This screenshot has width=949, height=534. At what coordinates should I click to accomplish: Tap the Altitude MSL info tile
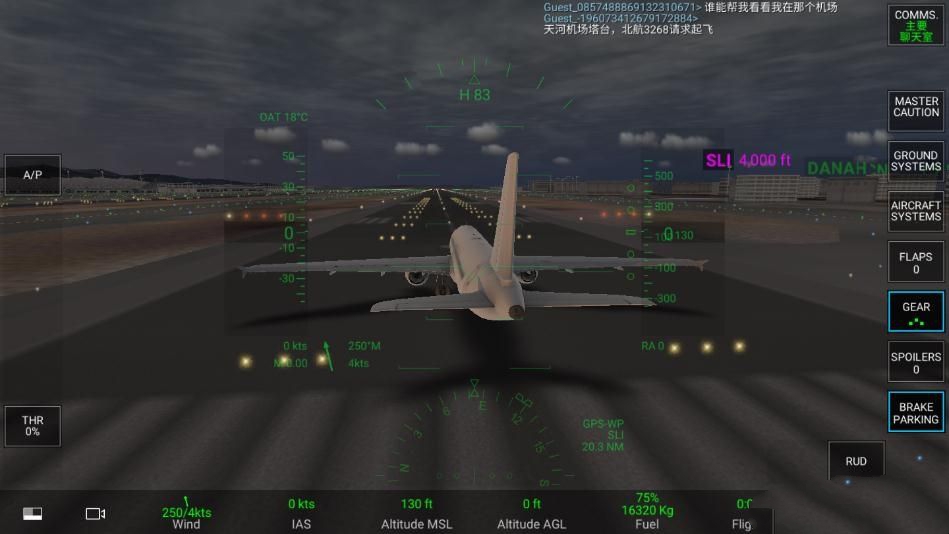[x=416, y=514]
